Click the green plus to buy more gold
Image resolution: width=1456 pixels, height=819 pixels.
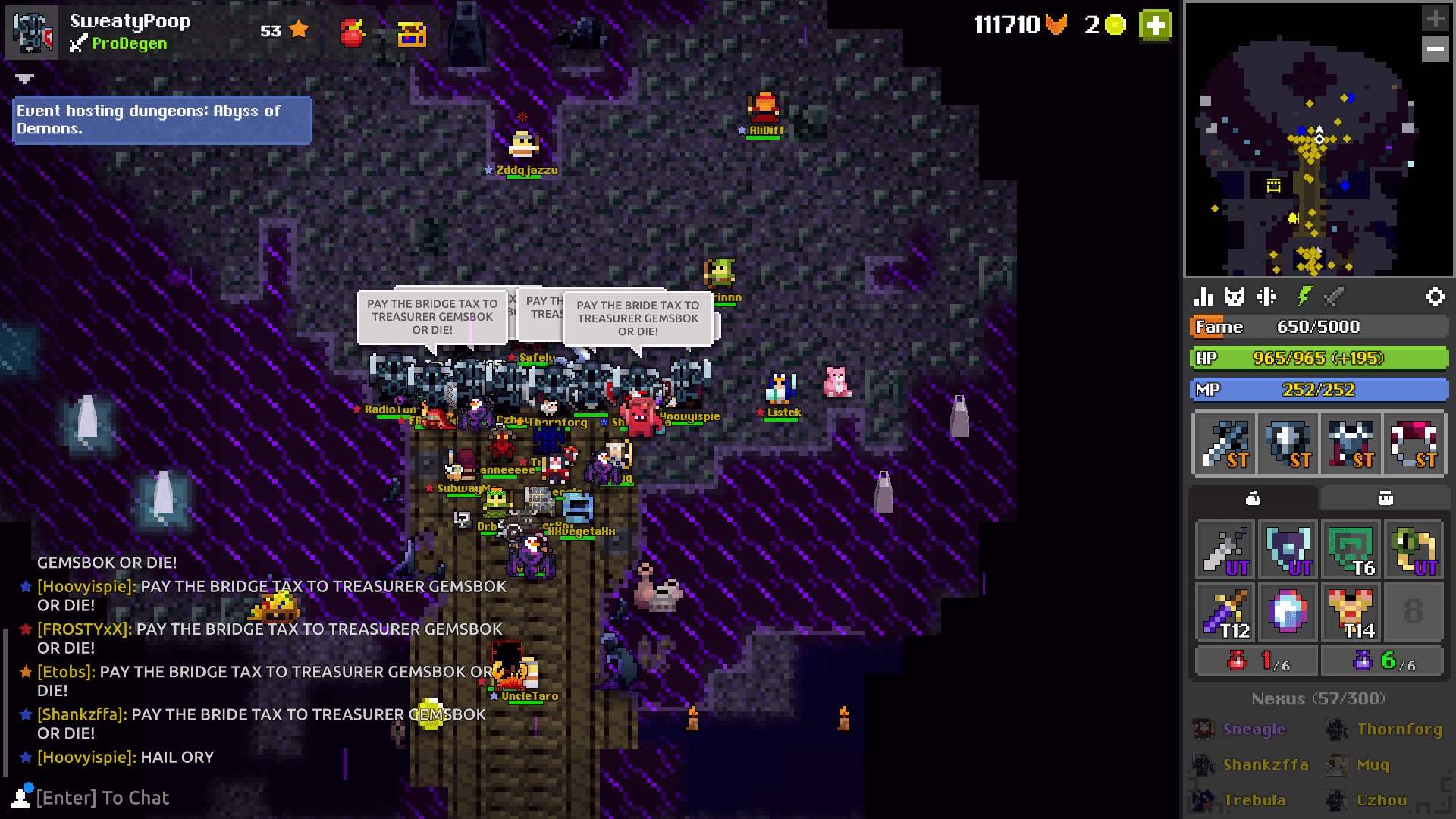coord(1155,25)
